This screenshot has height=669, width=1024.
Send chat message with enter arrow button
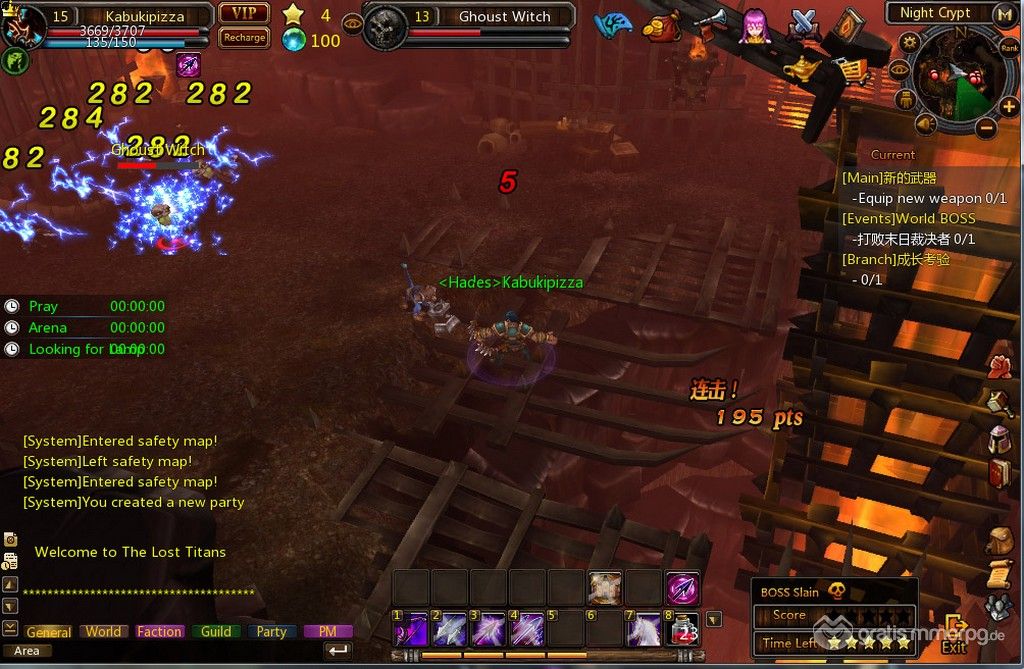click(x=338, y=651)
